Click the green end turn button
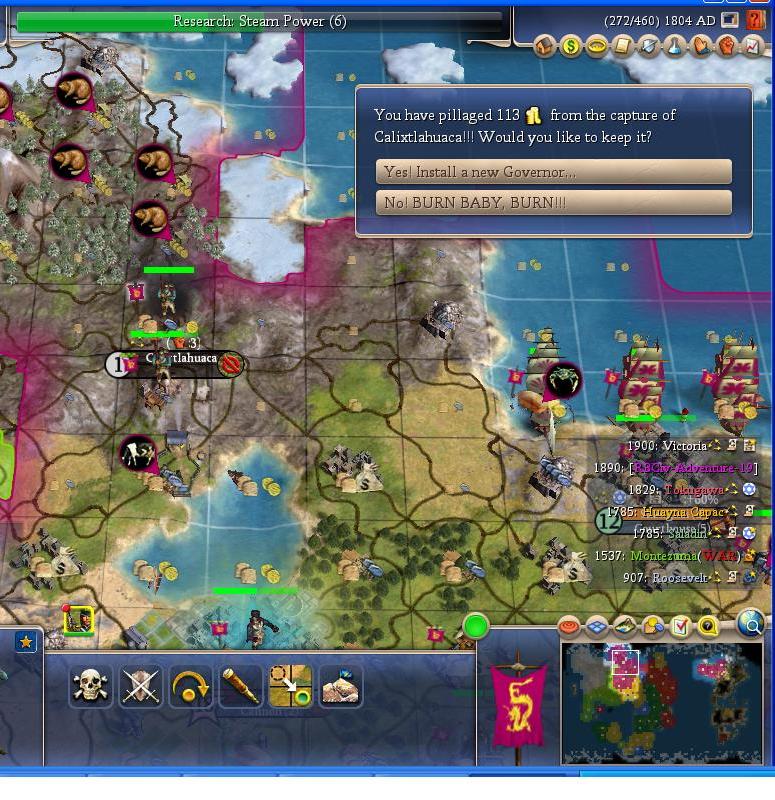 point(476,627)
